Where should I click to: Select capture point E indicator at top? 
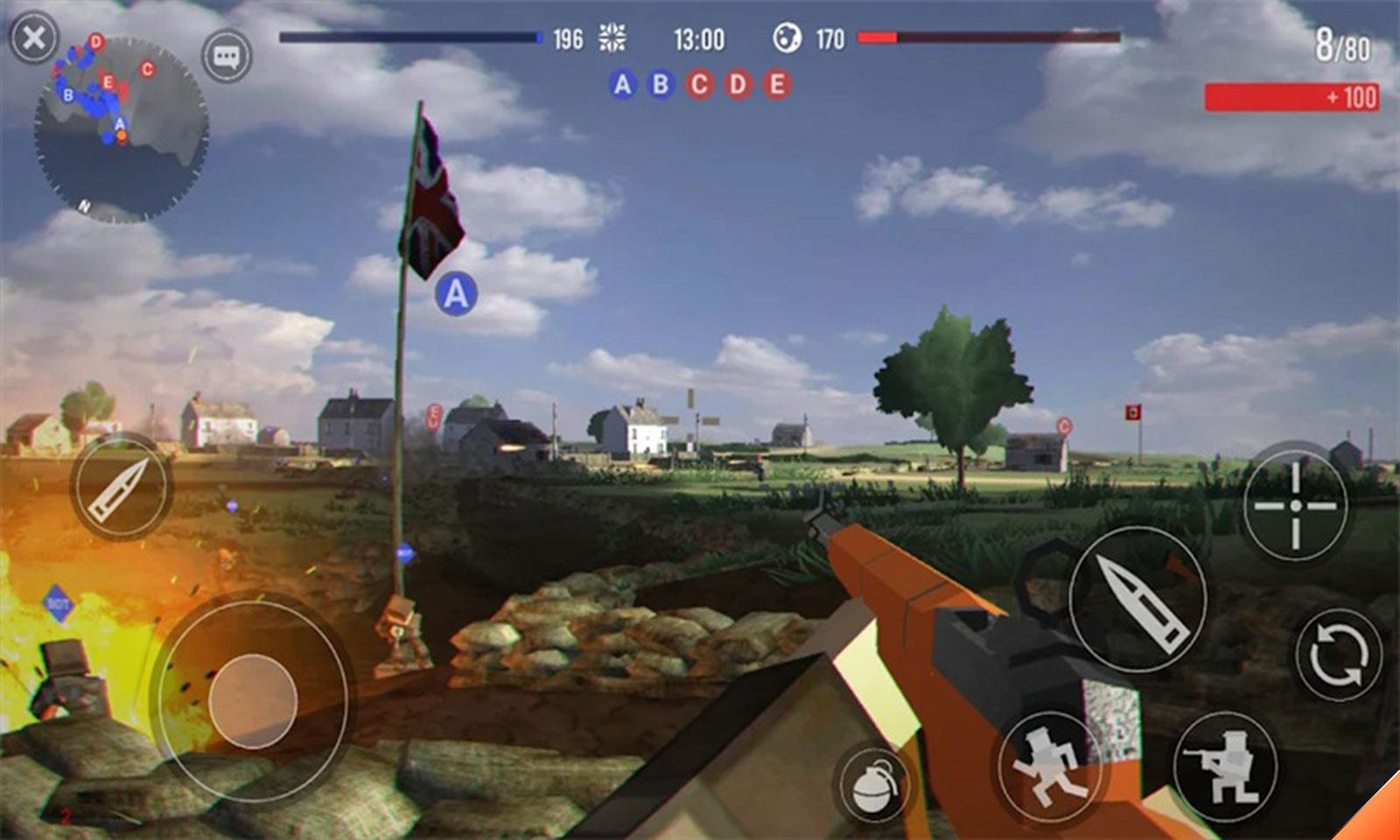776,84
